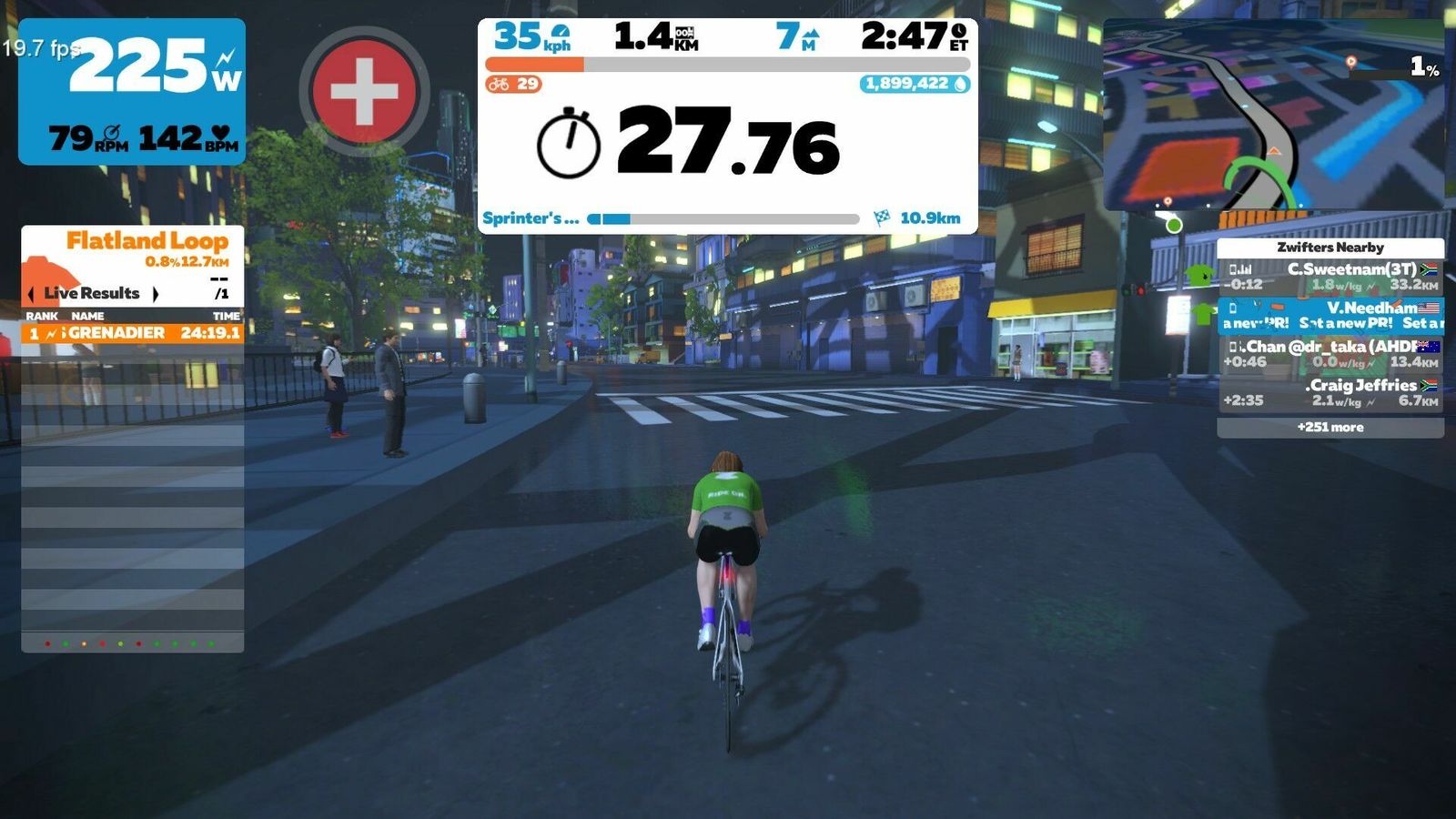Click the Flatland Loop segment header
Screen dimensions: 1456x819
(x=146, y=242)
